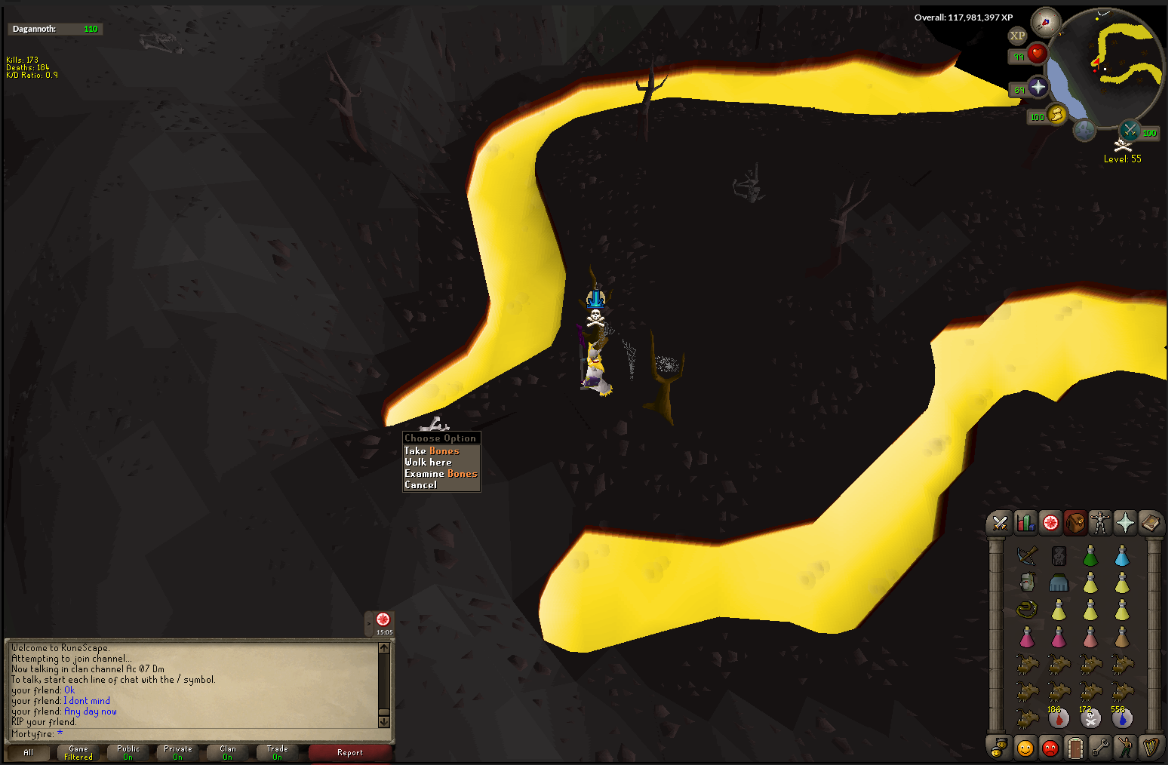The width and height of the screenshot is (1168, 765).
Task: Activate the quick-prayers orb
Action: point(1038,88)
